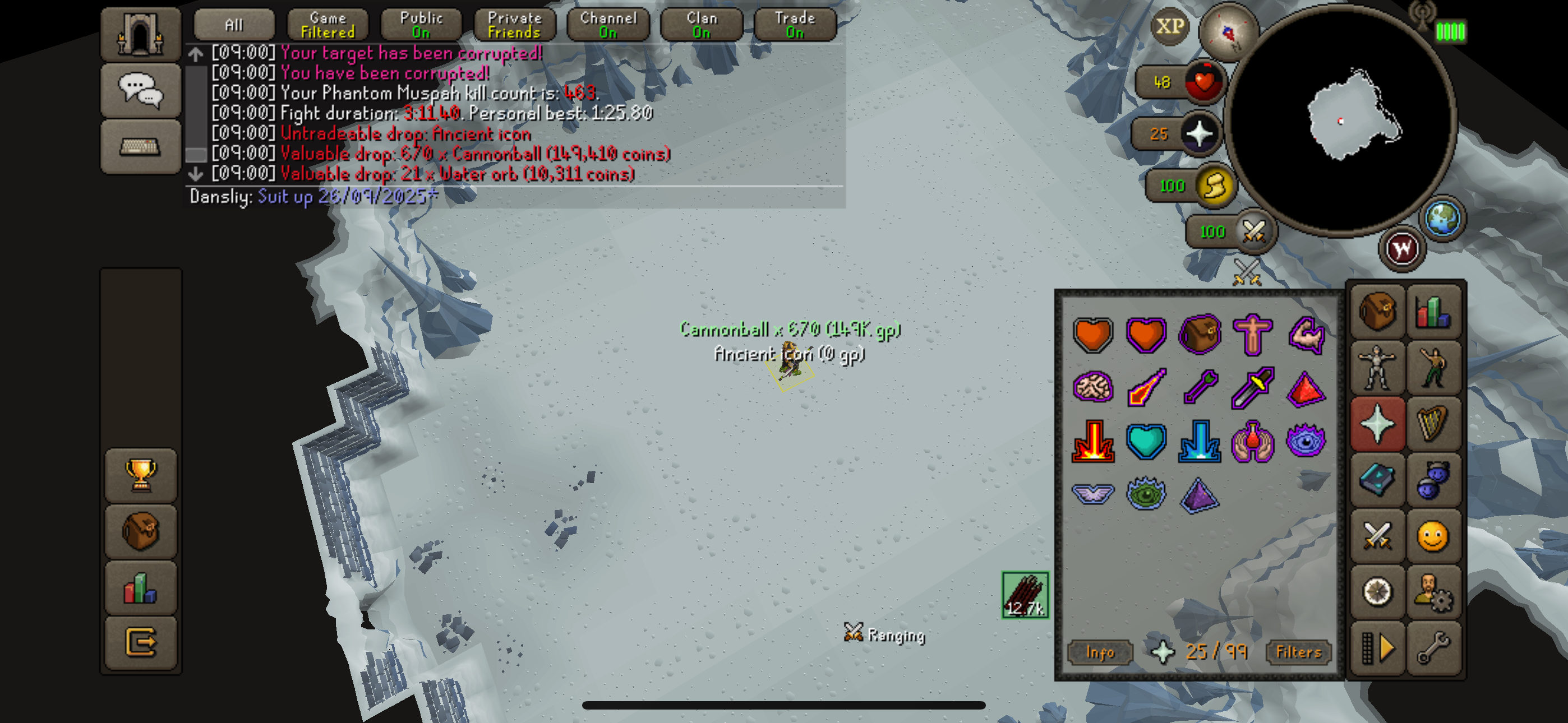Open the world map globe icon
Viewport: 1568px width, 723px height.
coord(1442,218)
